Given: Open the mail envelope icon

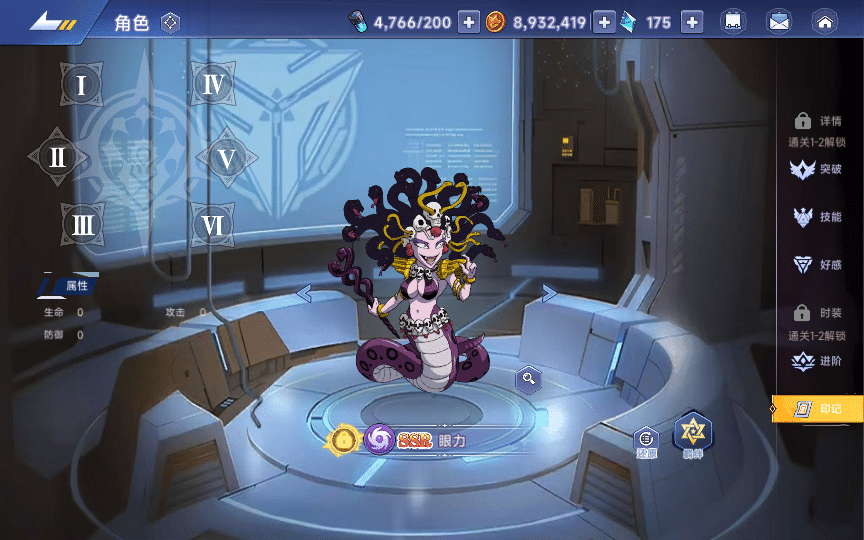Looking at the screenshot, I should (x=779, y=22).
